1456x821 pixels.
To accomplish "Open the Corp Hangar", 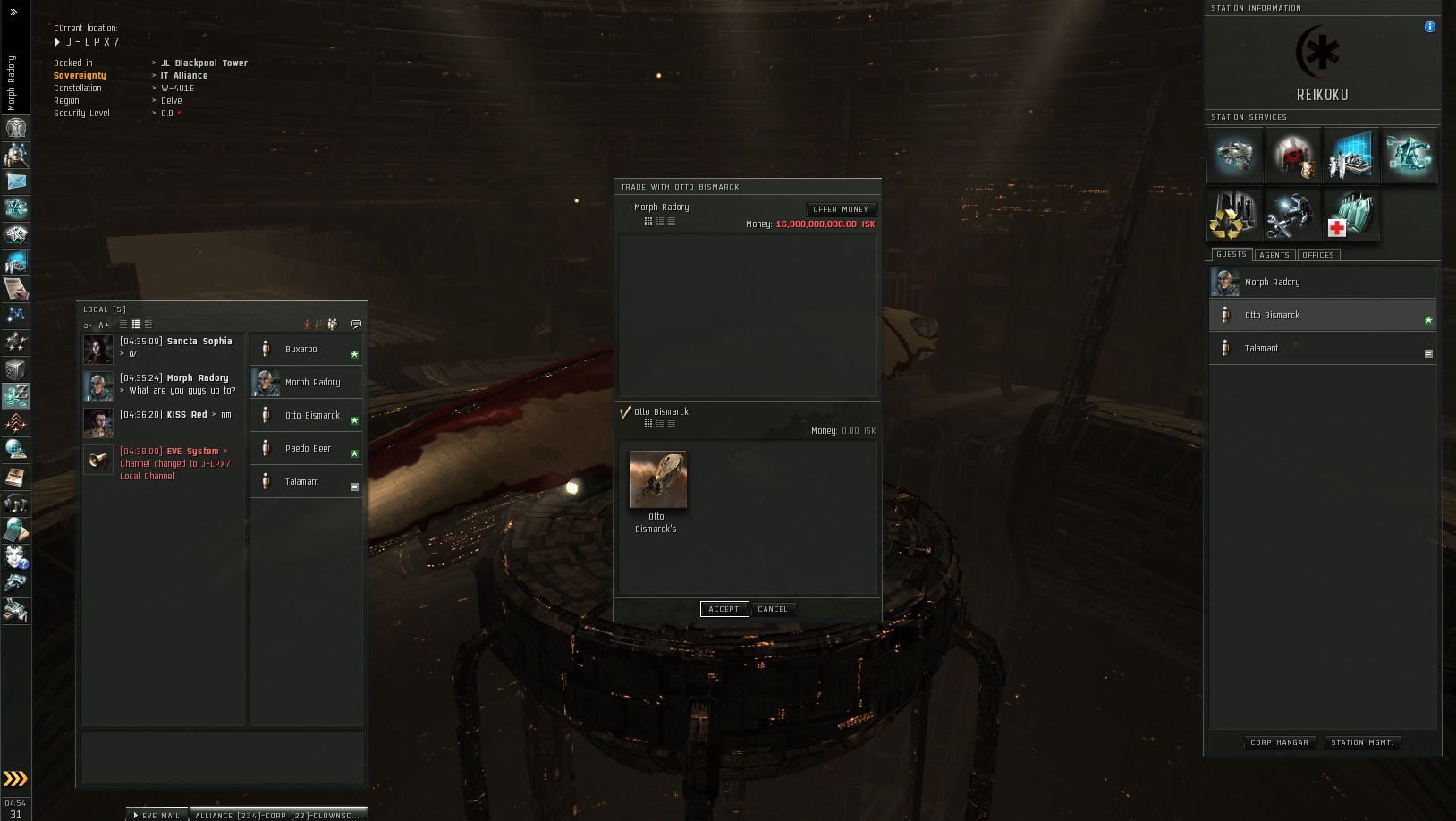I will pyautogui.click(x=1279, y=742).
